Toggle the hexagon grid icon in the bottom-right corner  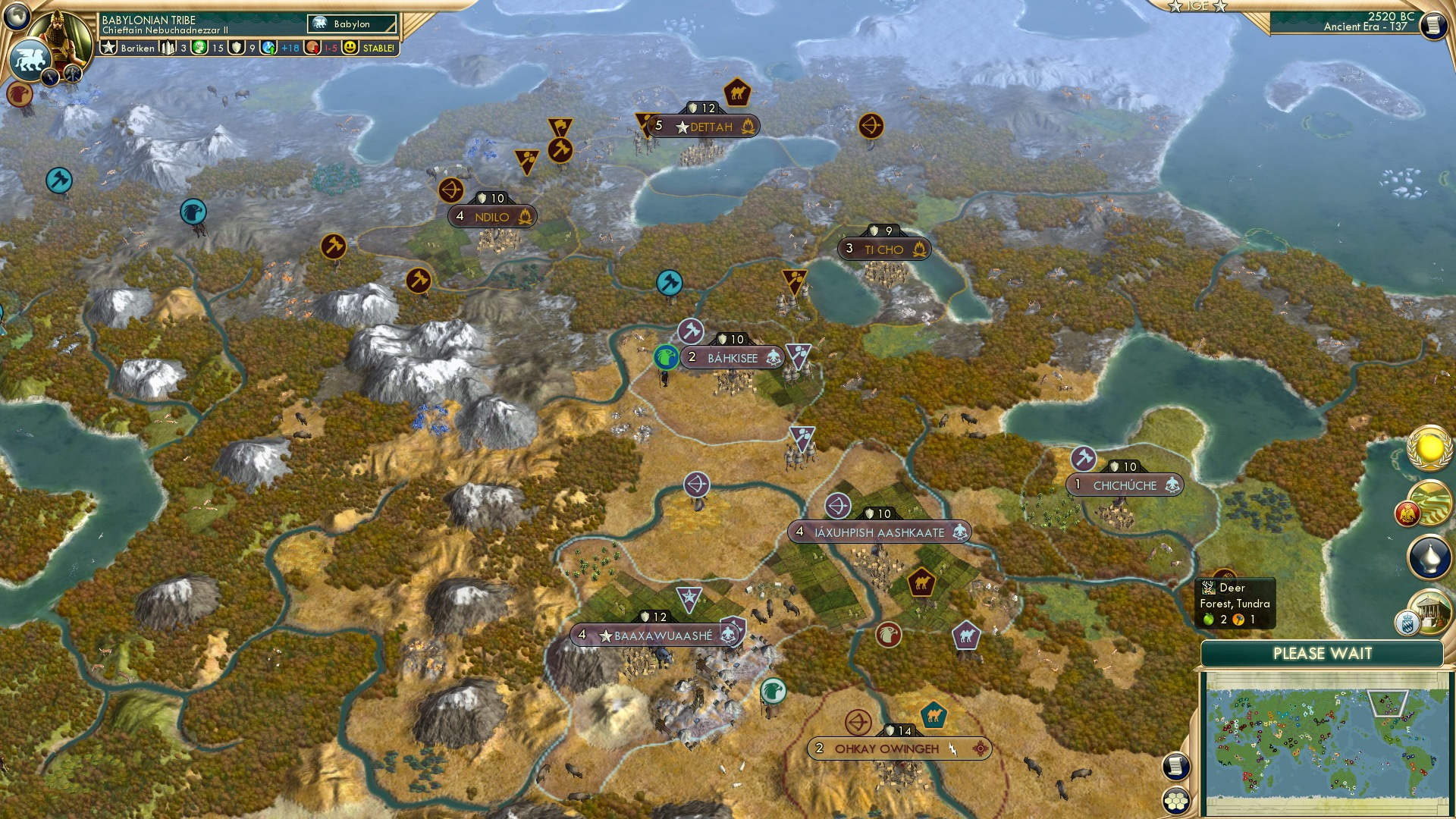point(1177,802)
